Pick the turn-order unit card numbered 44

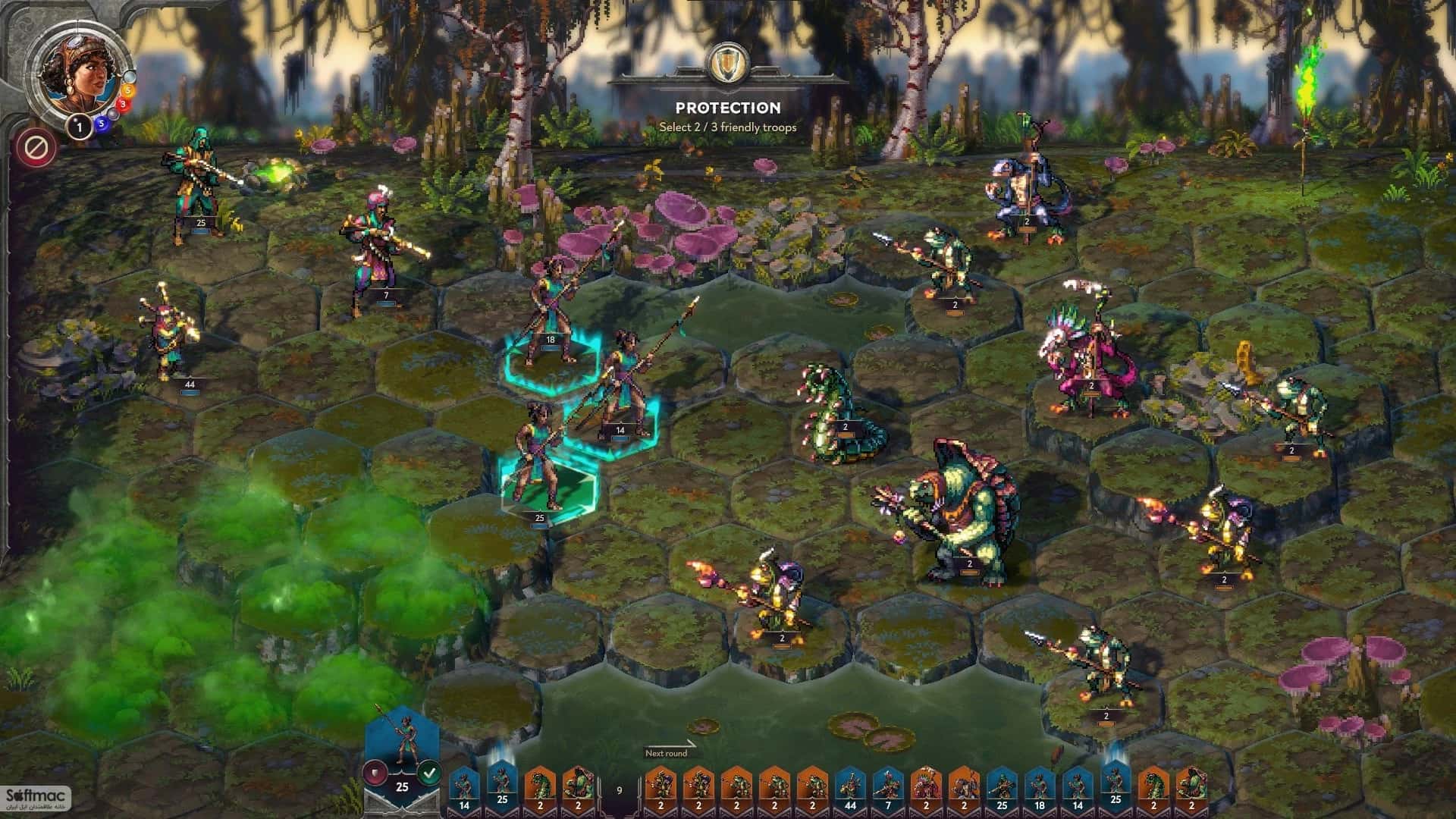pos(851,790)
